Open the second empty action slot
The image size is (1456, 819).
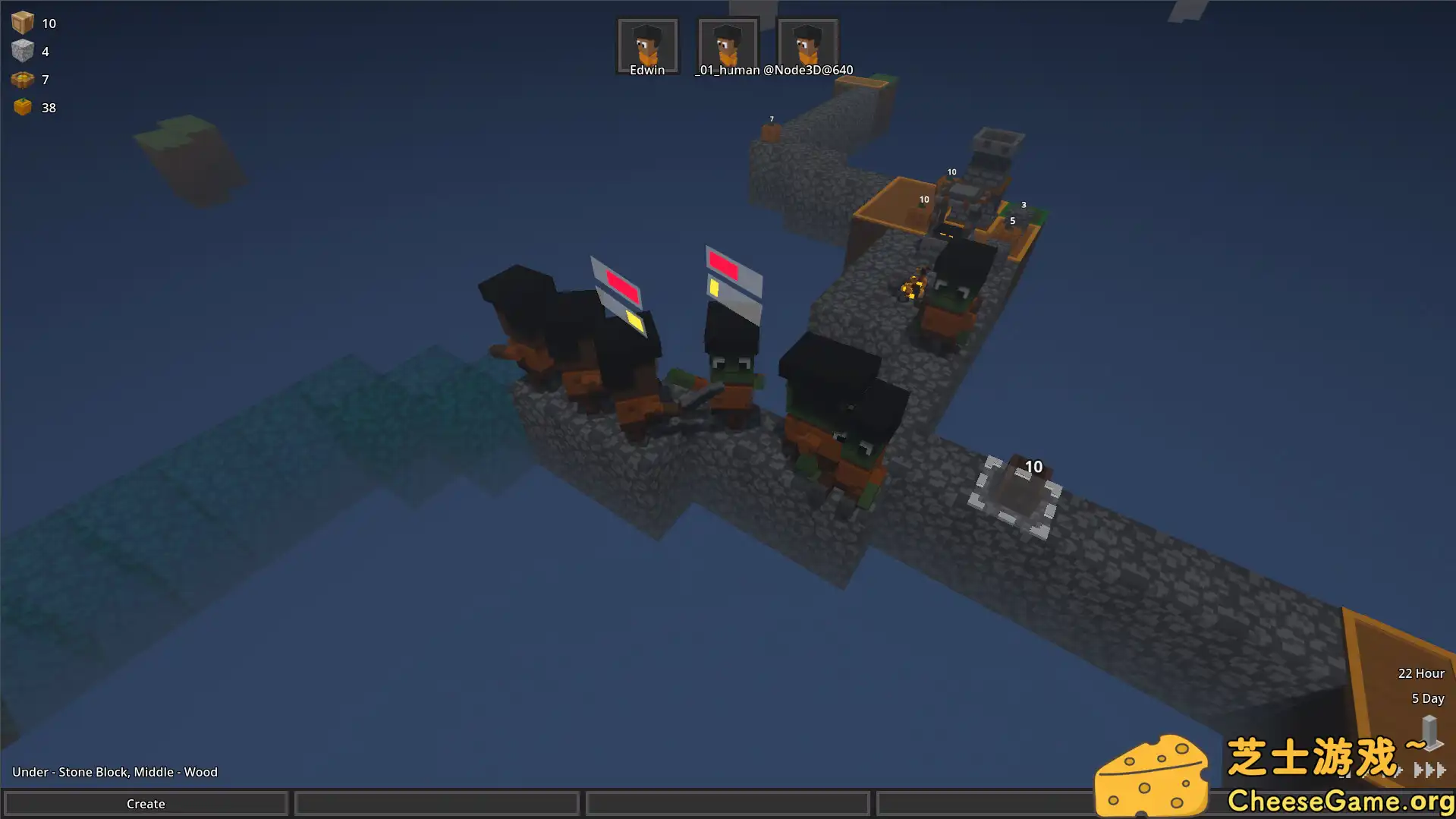(436, 803)
